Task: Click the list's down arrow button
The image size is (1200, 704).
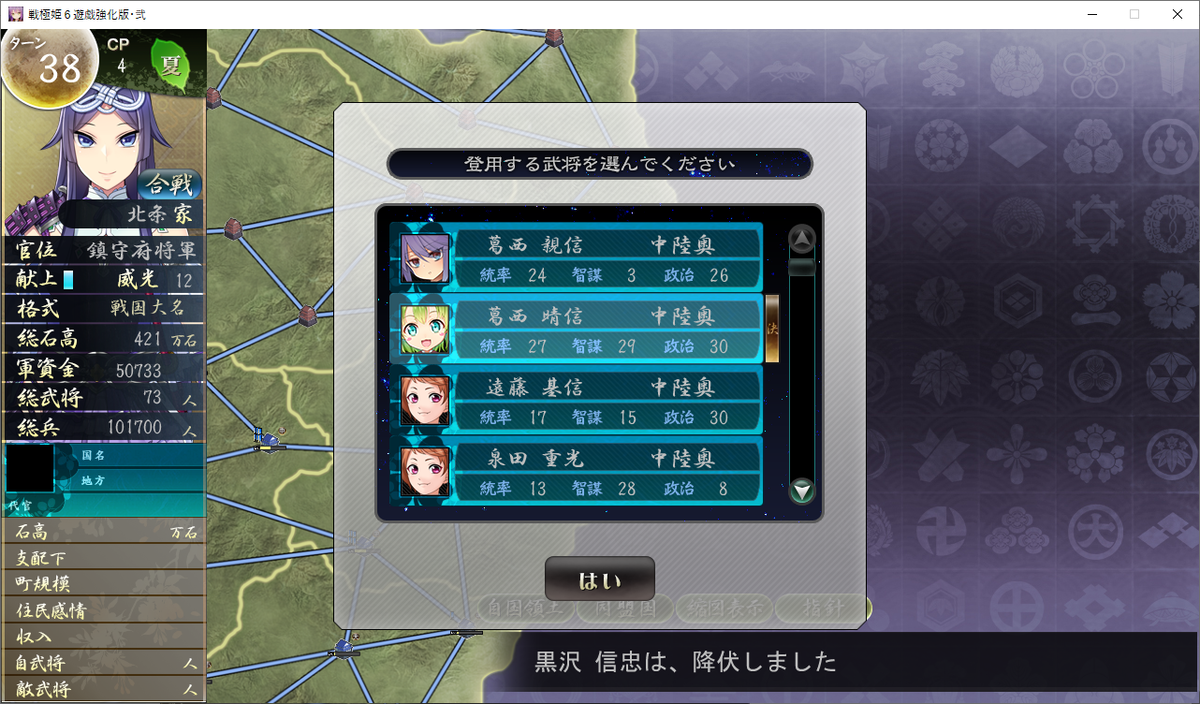Action: tap(802, 491)
